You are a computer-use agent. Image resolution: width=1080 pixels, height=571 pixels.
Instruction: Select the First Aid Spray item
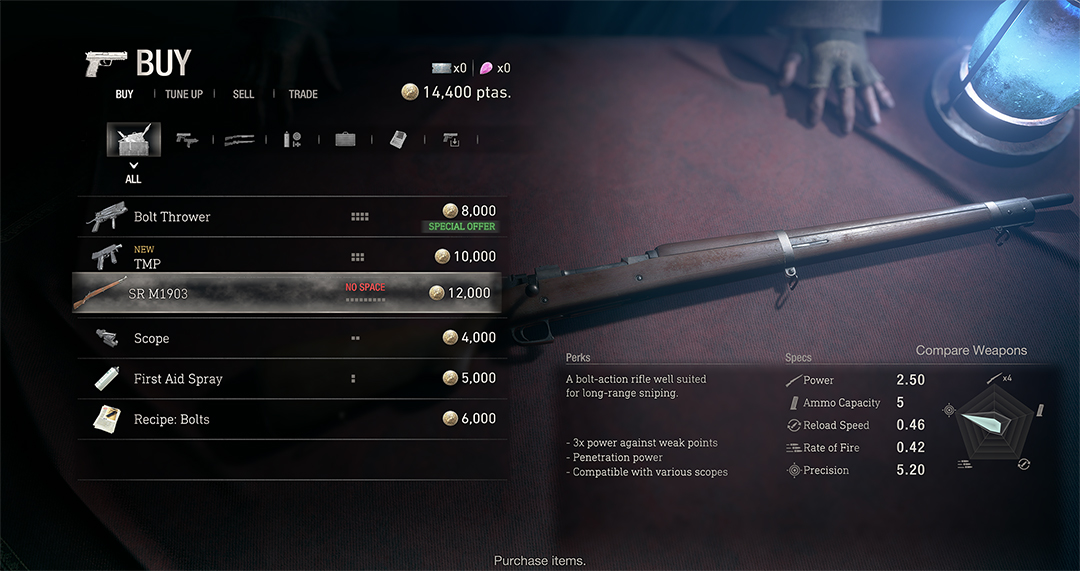coord(292,379)
